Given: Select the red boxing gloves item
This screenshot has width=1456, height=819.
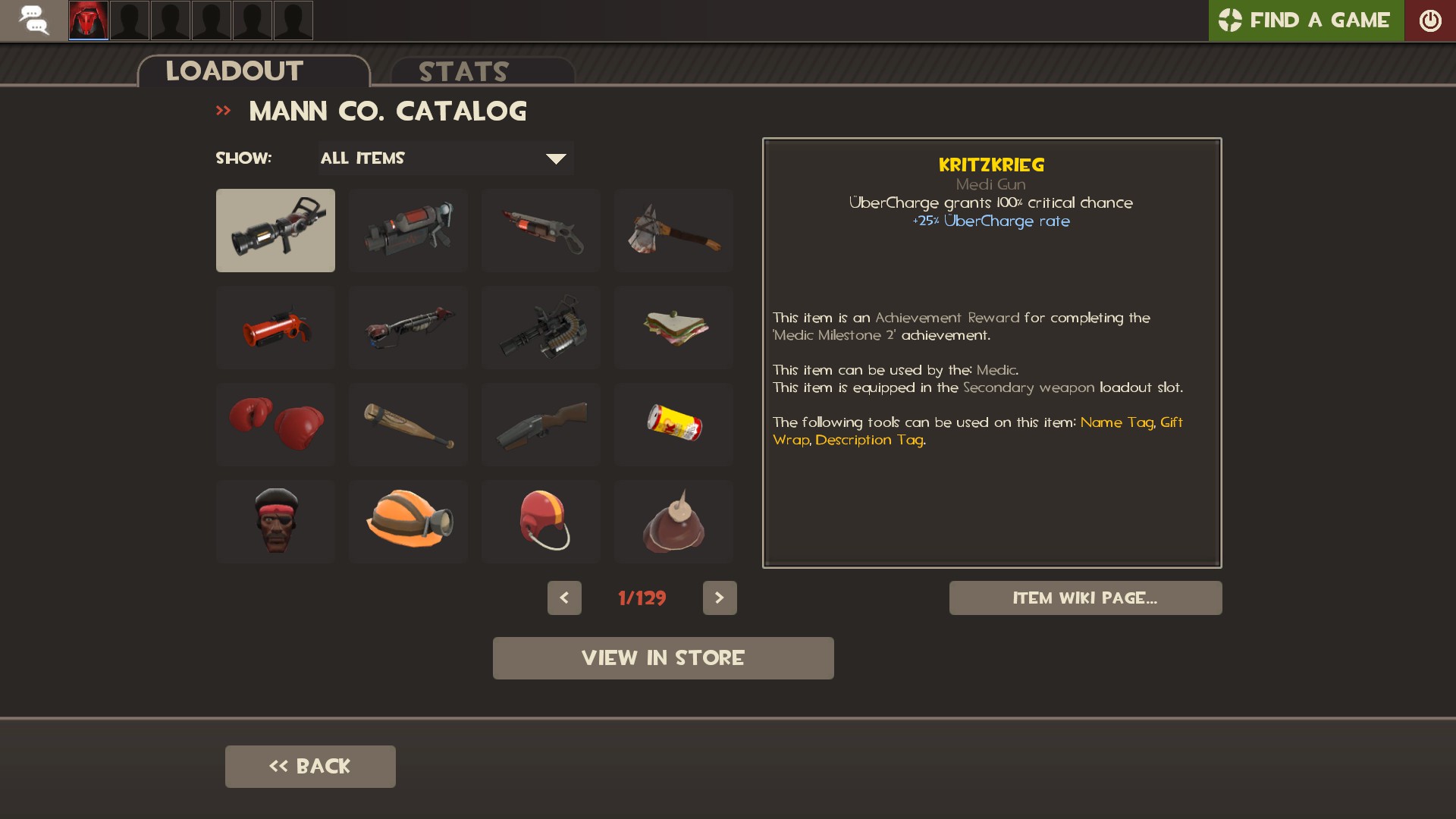Looking at the screenshot, I should [275, 424].
